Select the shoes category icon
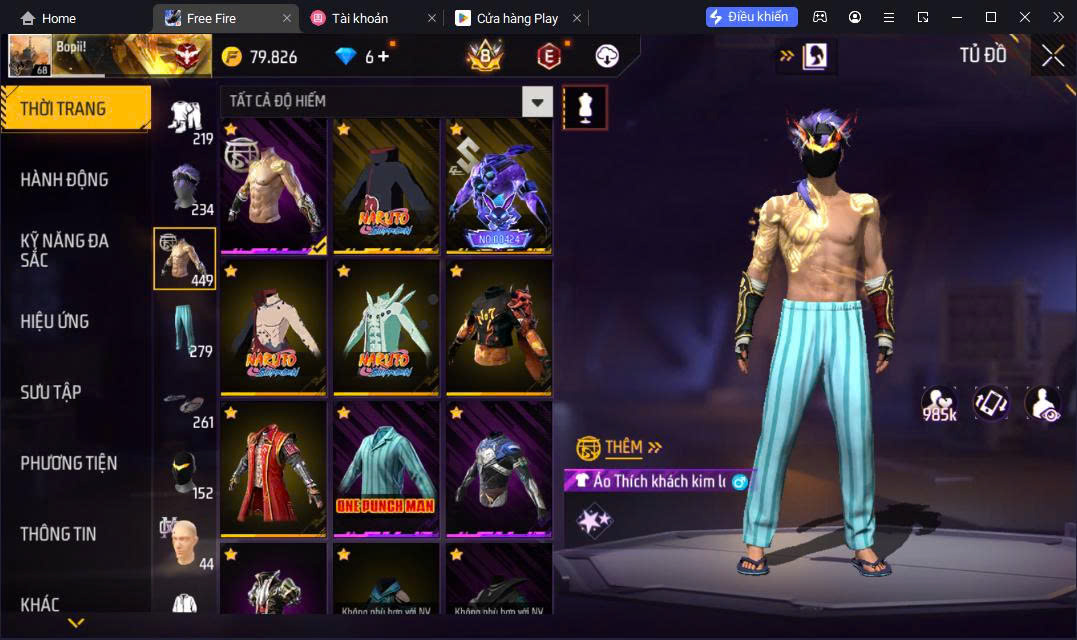Screen dimensions: 1077x640 click(x=186, y=401)
